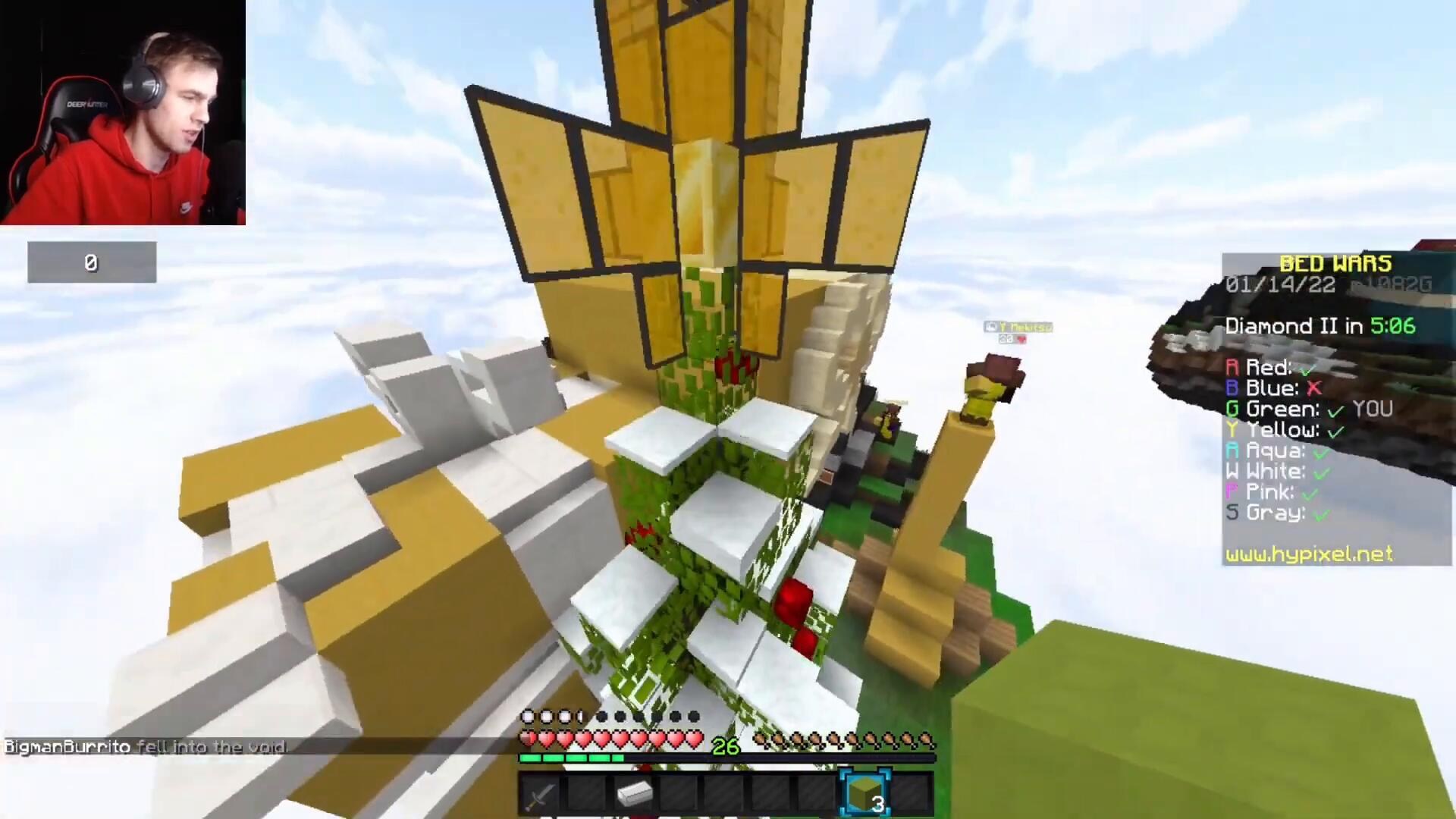
Task: Click the streamer's webcam overlay
Action: point(123,112)
